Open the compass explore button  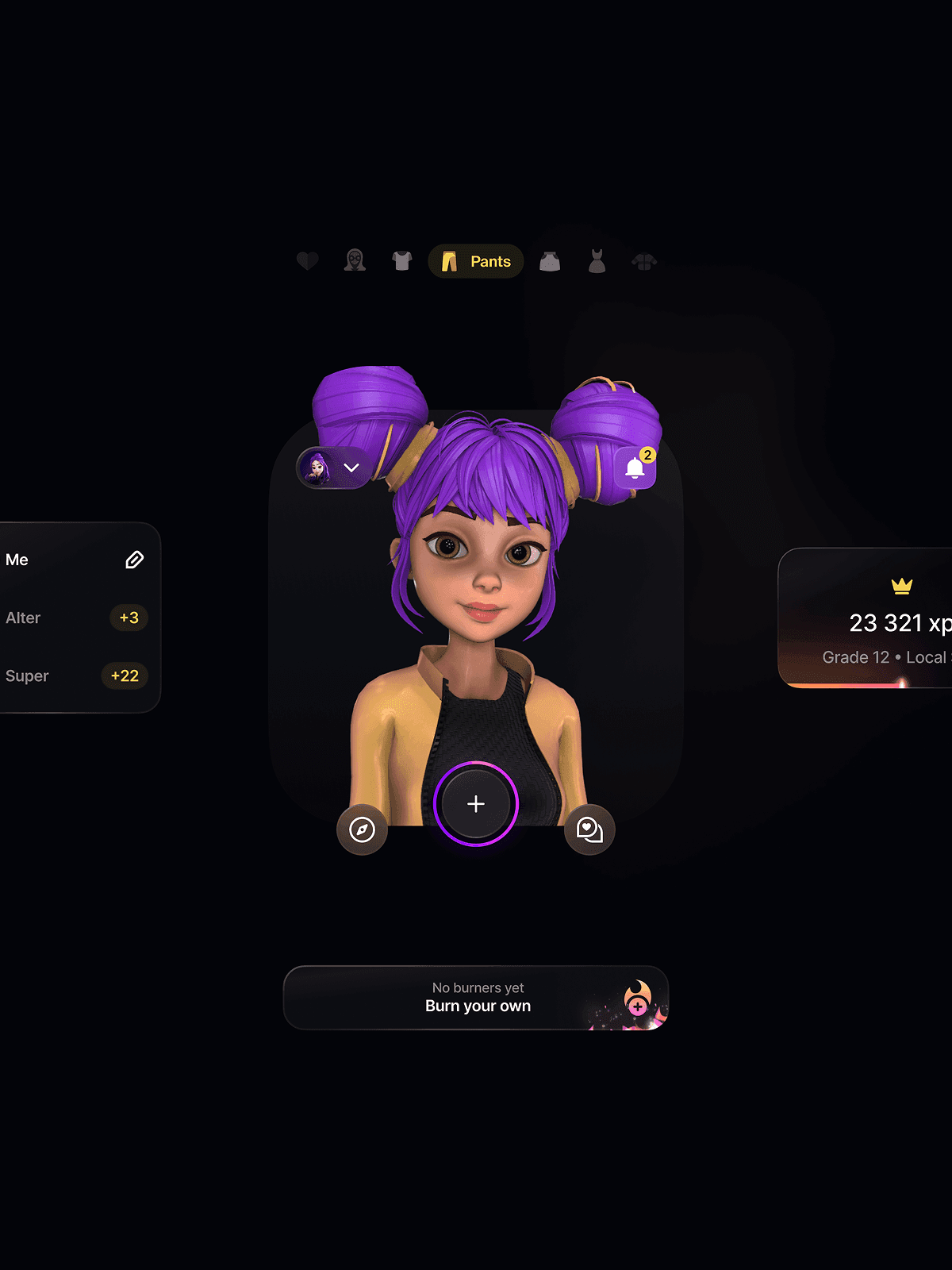pos(362,829)
